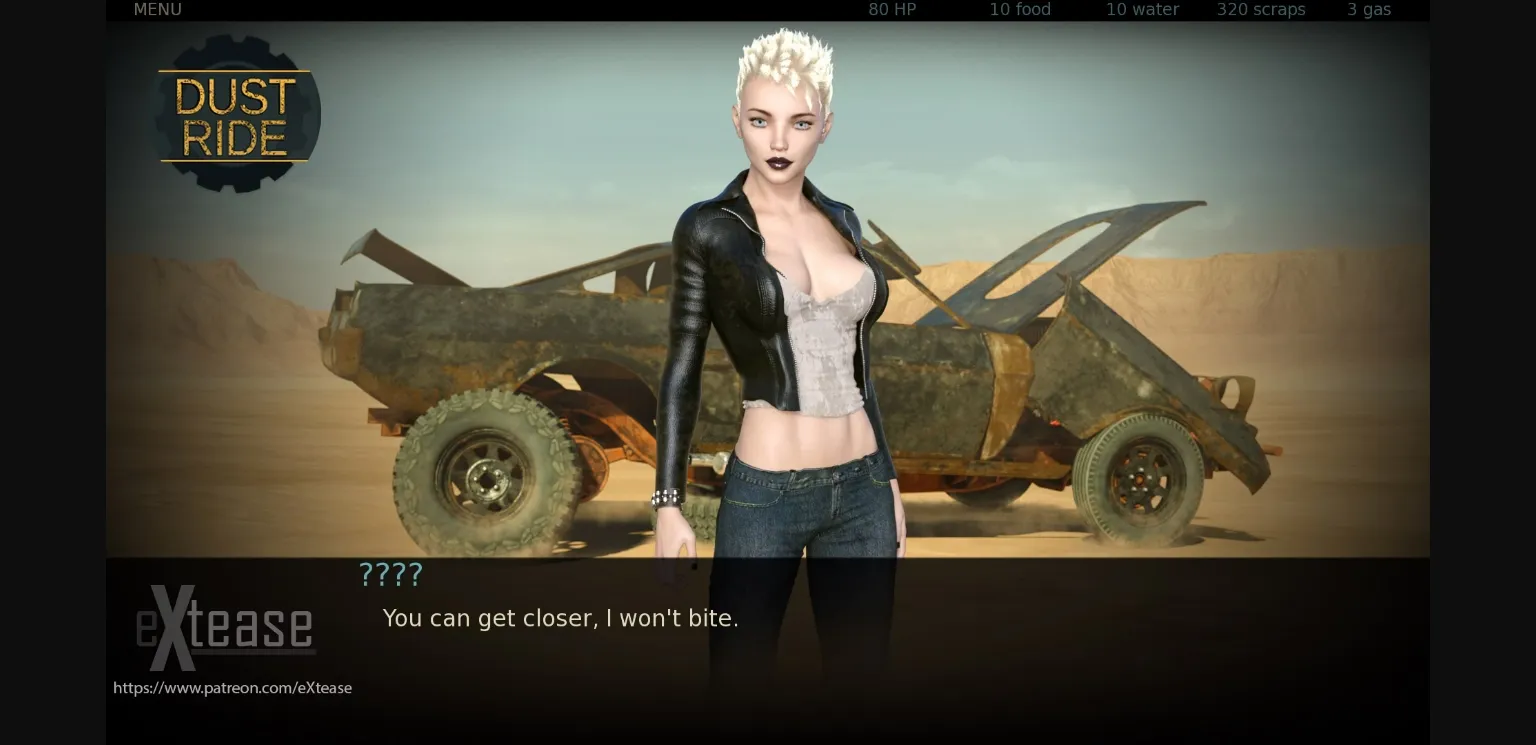The image size is (1536, 745).
Task: Select the 320 scraps counter
Action: (x=1260, y=9)
